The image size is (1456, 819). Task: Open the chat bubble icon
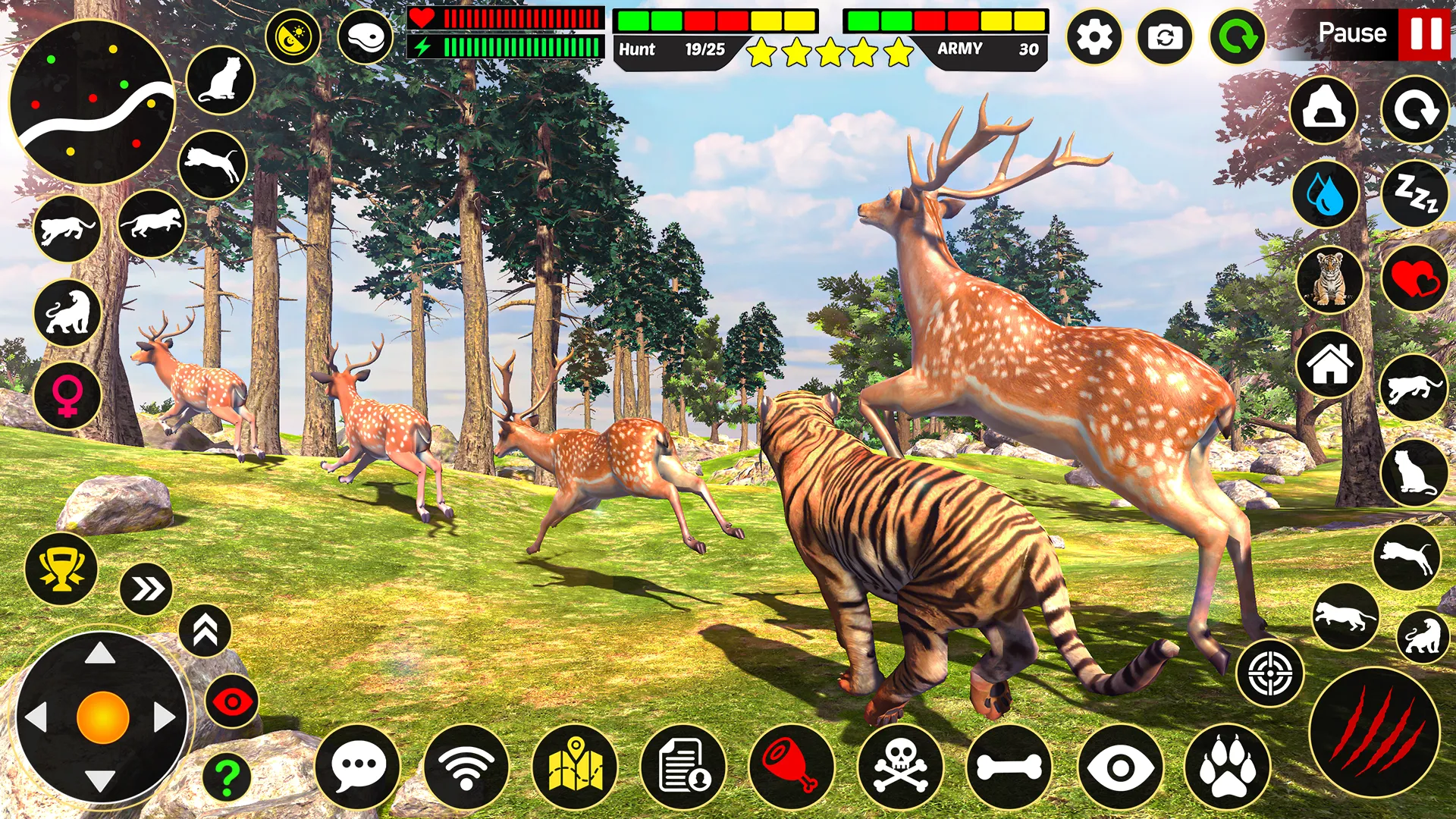359,766
